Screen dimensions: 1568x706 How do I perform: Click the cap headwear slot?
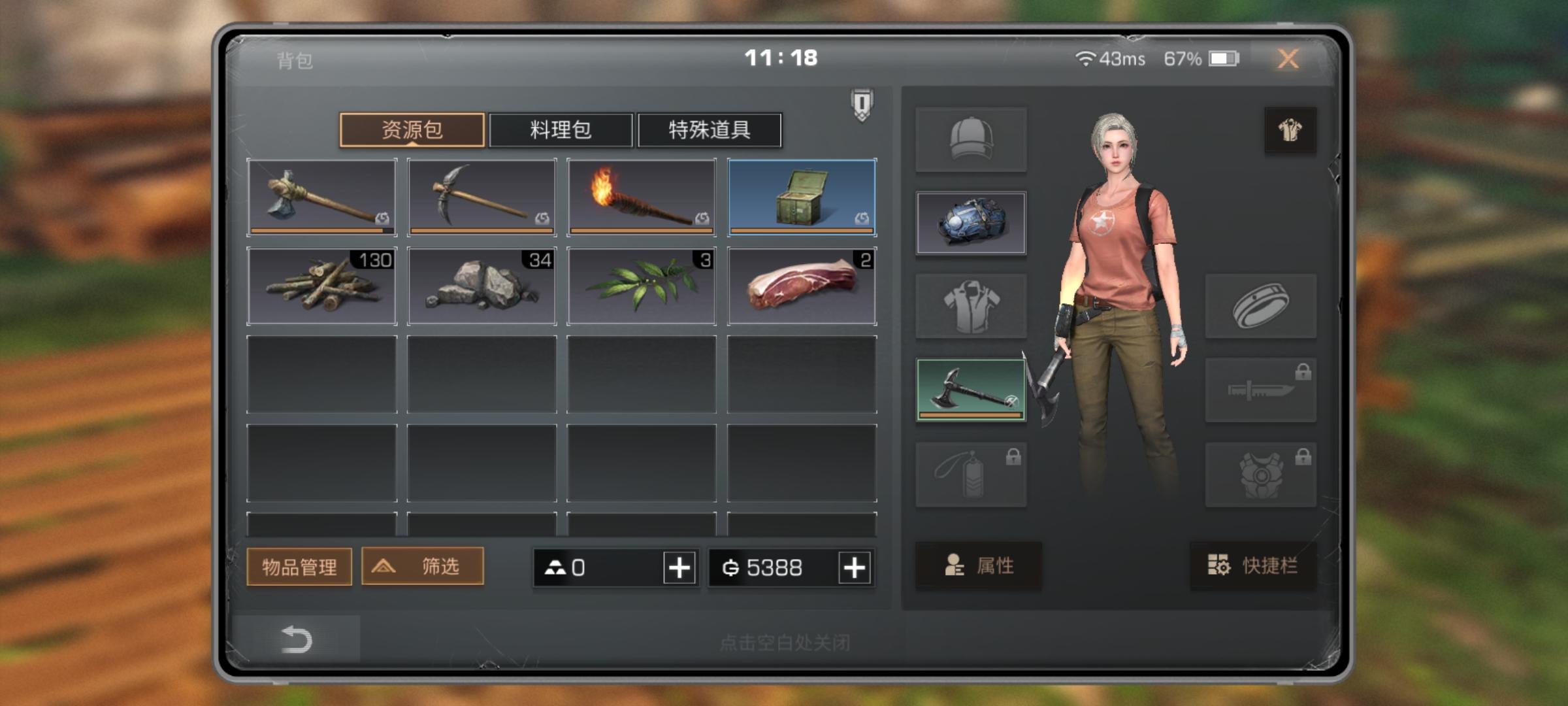(972, 139)
